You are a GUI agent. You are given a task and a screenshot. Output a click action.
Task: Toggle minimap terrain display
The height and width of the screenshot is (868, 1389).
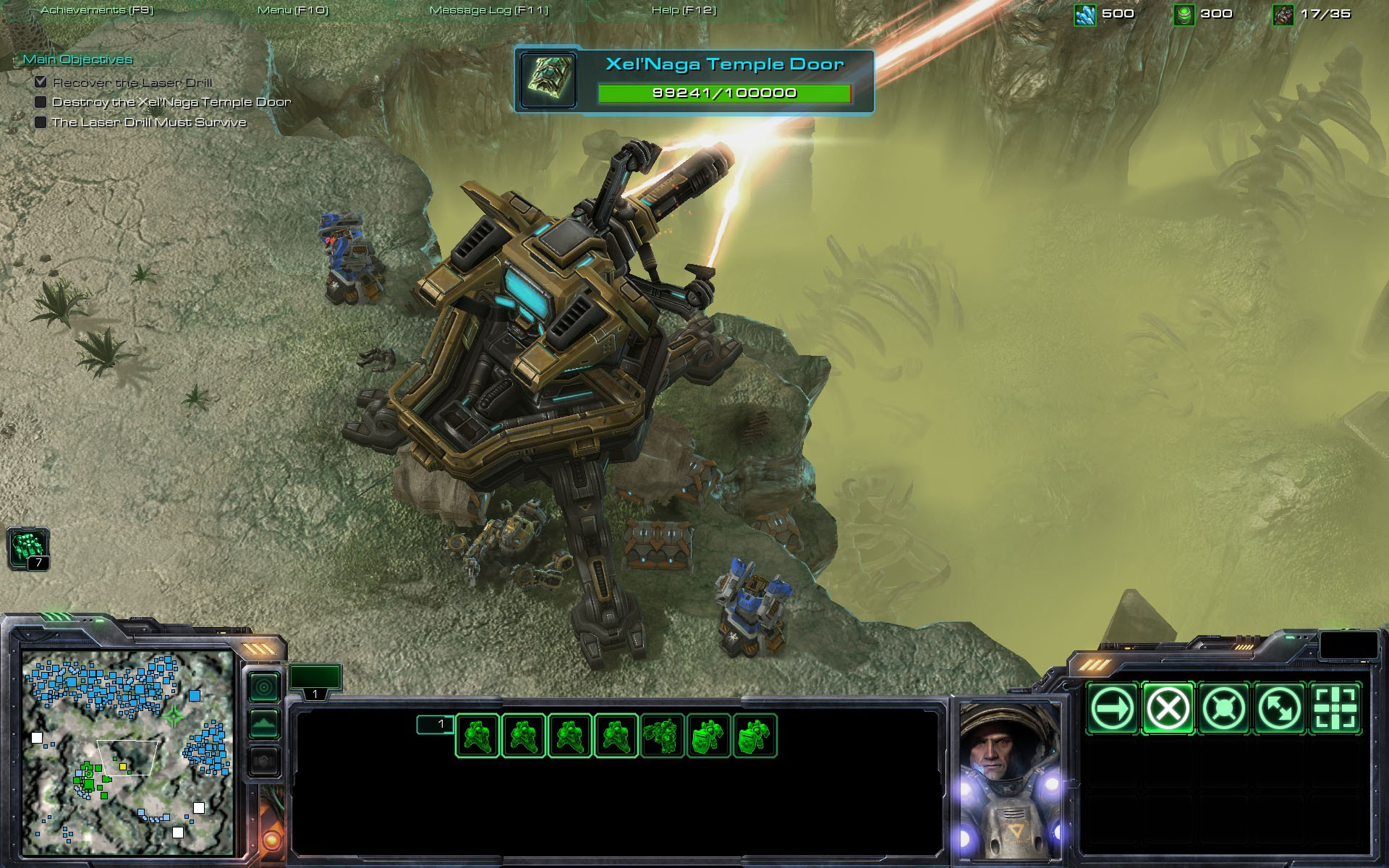(264, 723)
